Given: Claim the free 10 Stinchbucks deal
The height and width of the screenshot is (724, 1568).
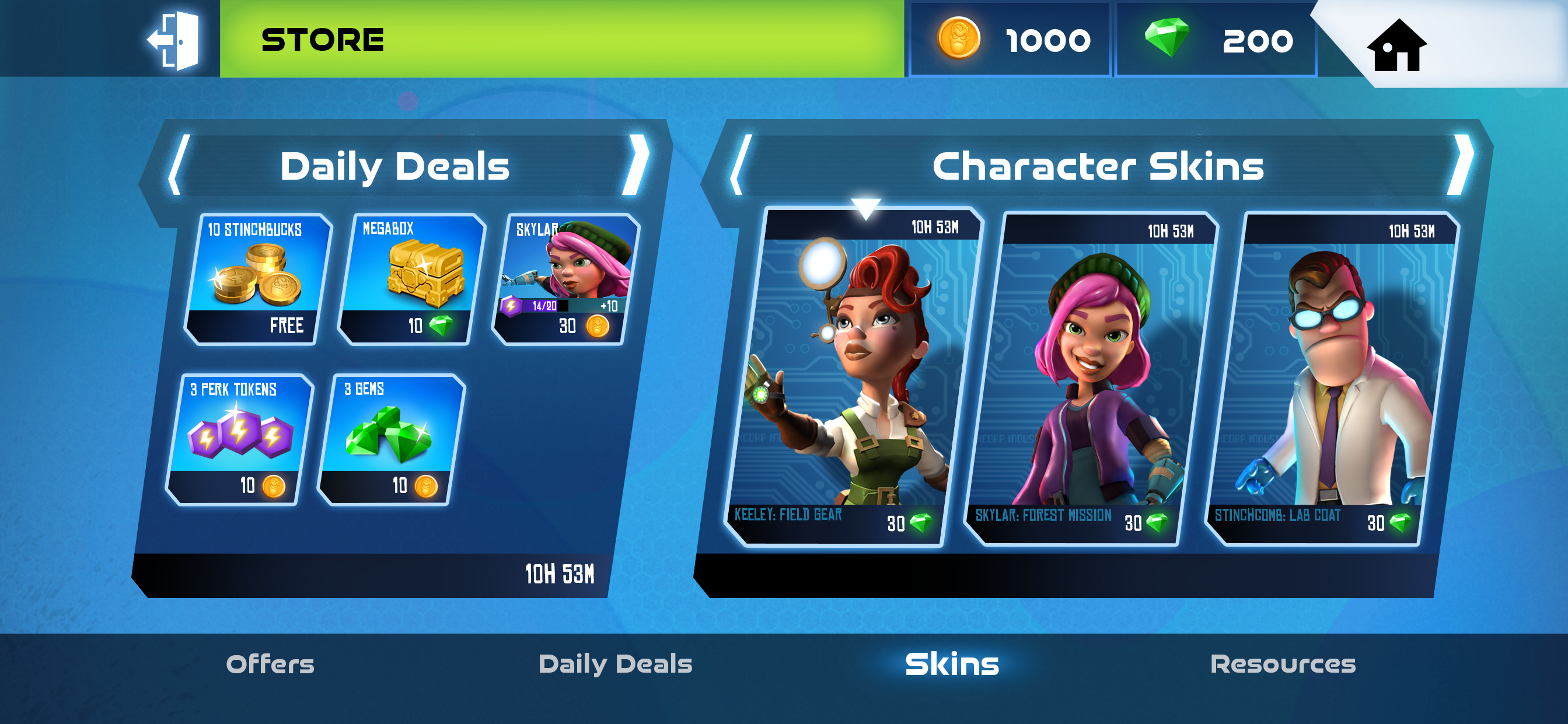Looking at the screenshot, I should click(257, 280).
